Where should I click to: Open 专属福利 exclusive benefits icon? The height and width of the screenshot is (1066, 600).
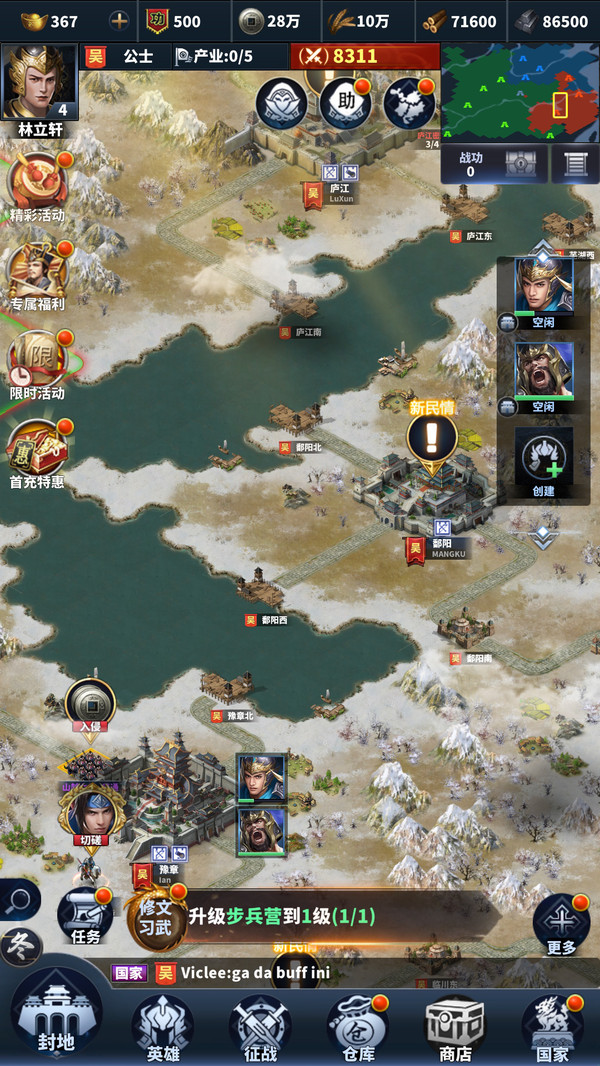(x=38, y=272)
